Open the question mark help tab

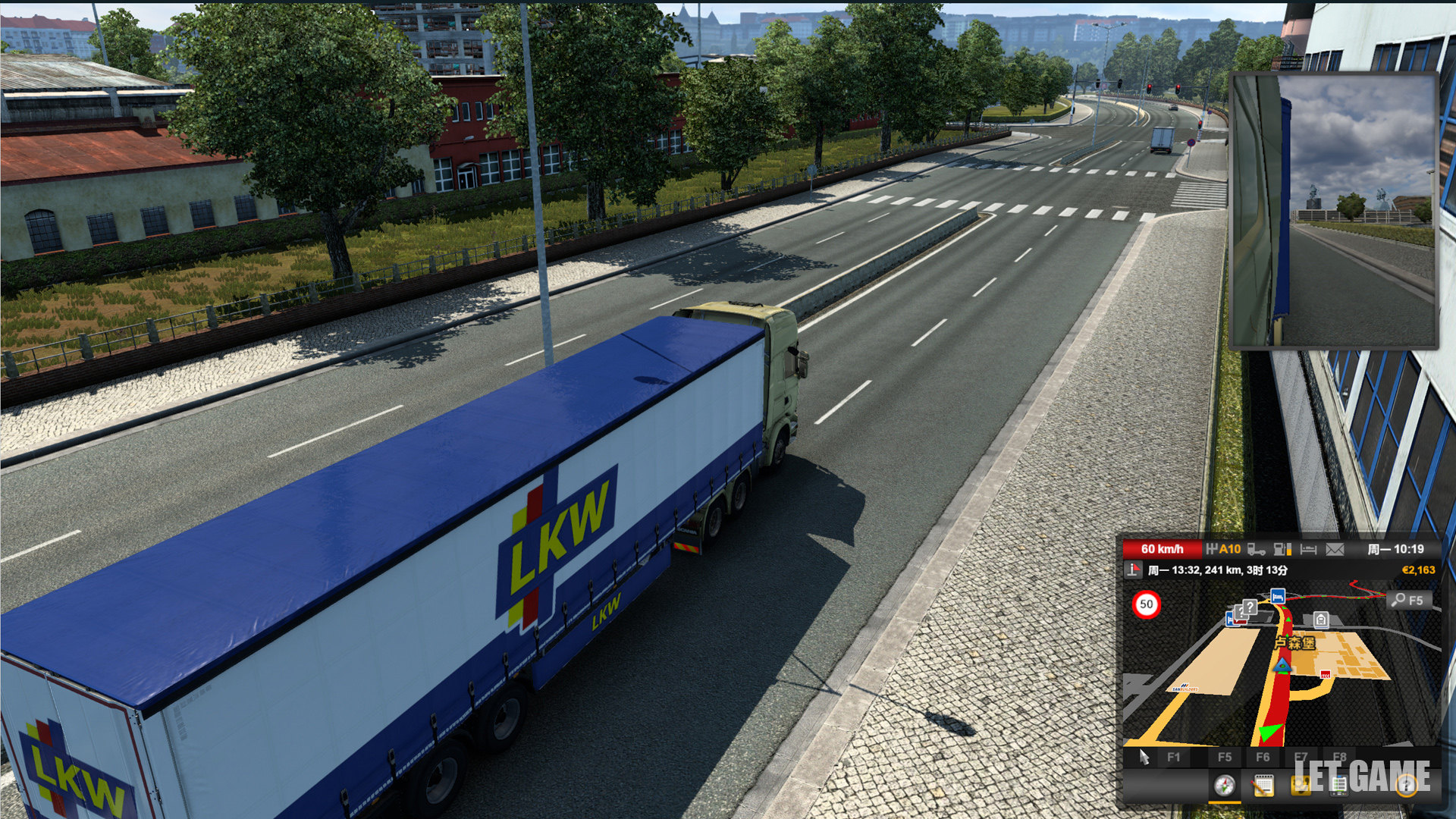(x=1407, y=786)
